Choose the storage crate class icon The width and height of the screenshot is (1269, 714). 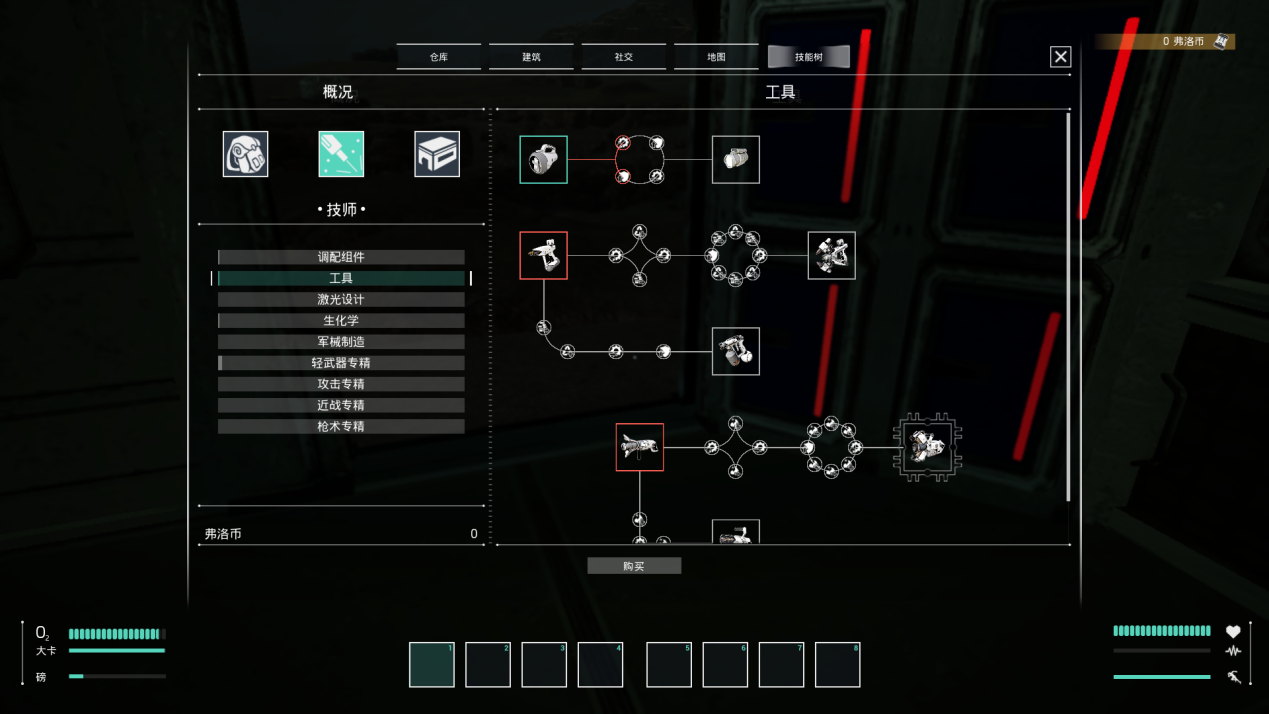coord(437,154)
